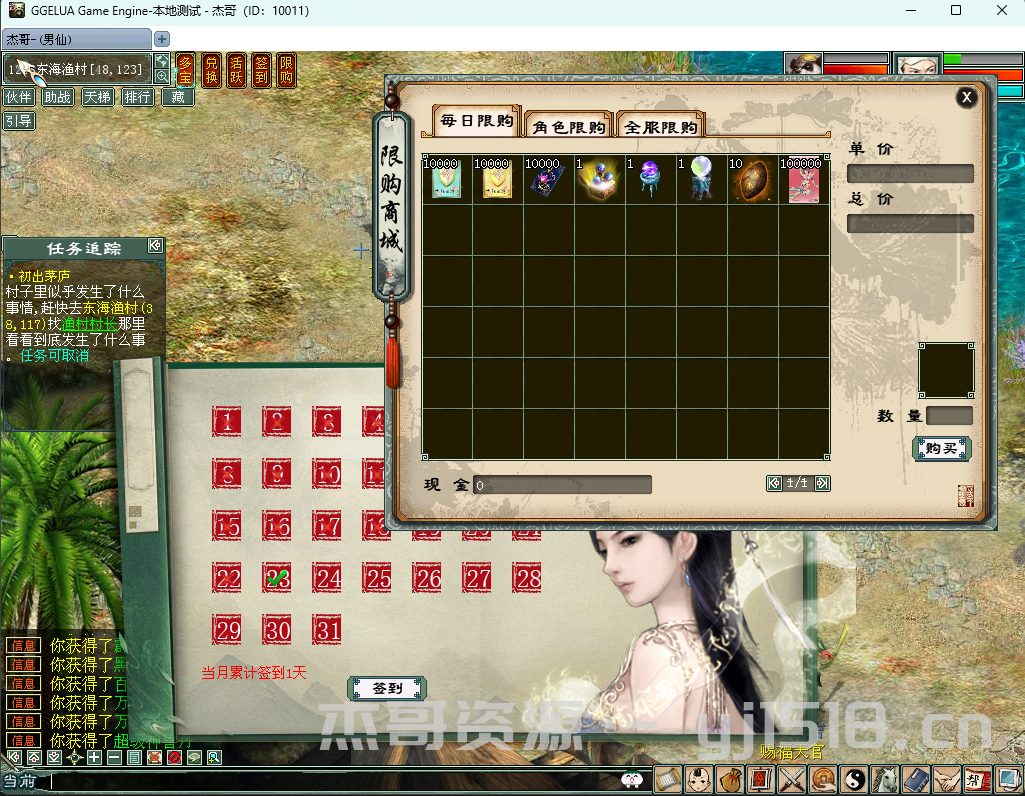
Task: Pick the dark blue card item
Action: pyautogui.click(x=548, y=180)
